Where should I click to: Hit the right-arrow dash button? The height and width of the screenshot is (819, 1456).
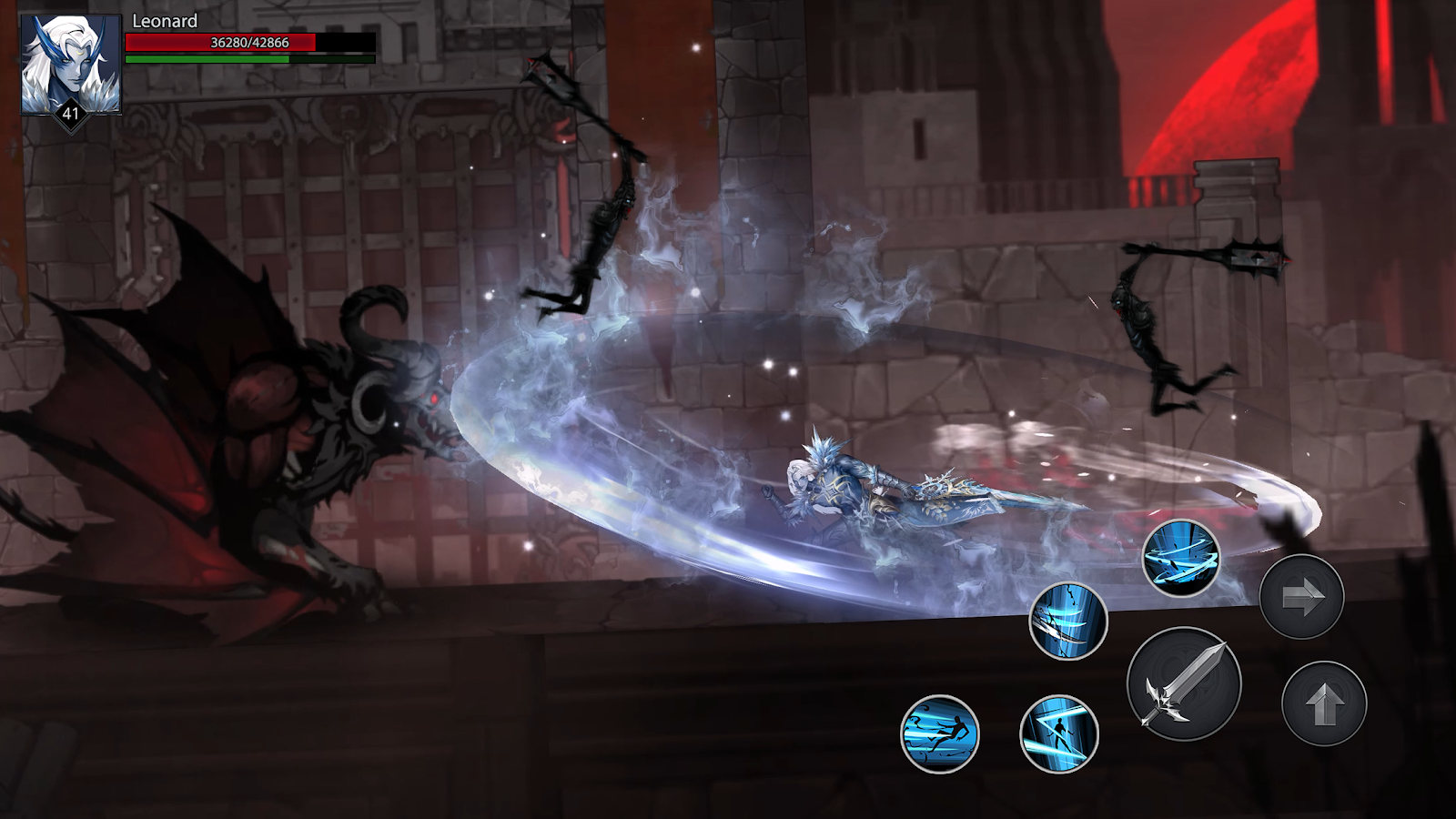[1301, 597]
